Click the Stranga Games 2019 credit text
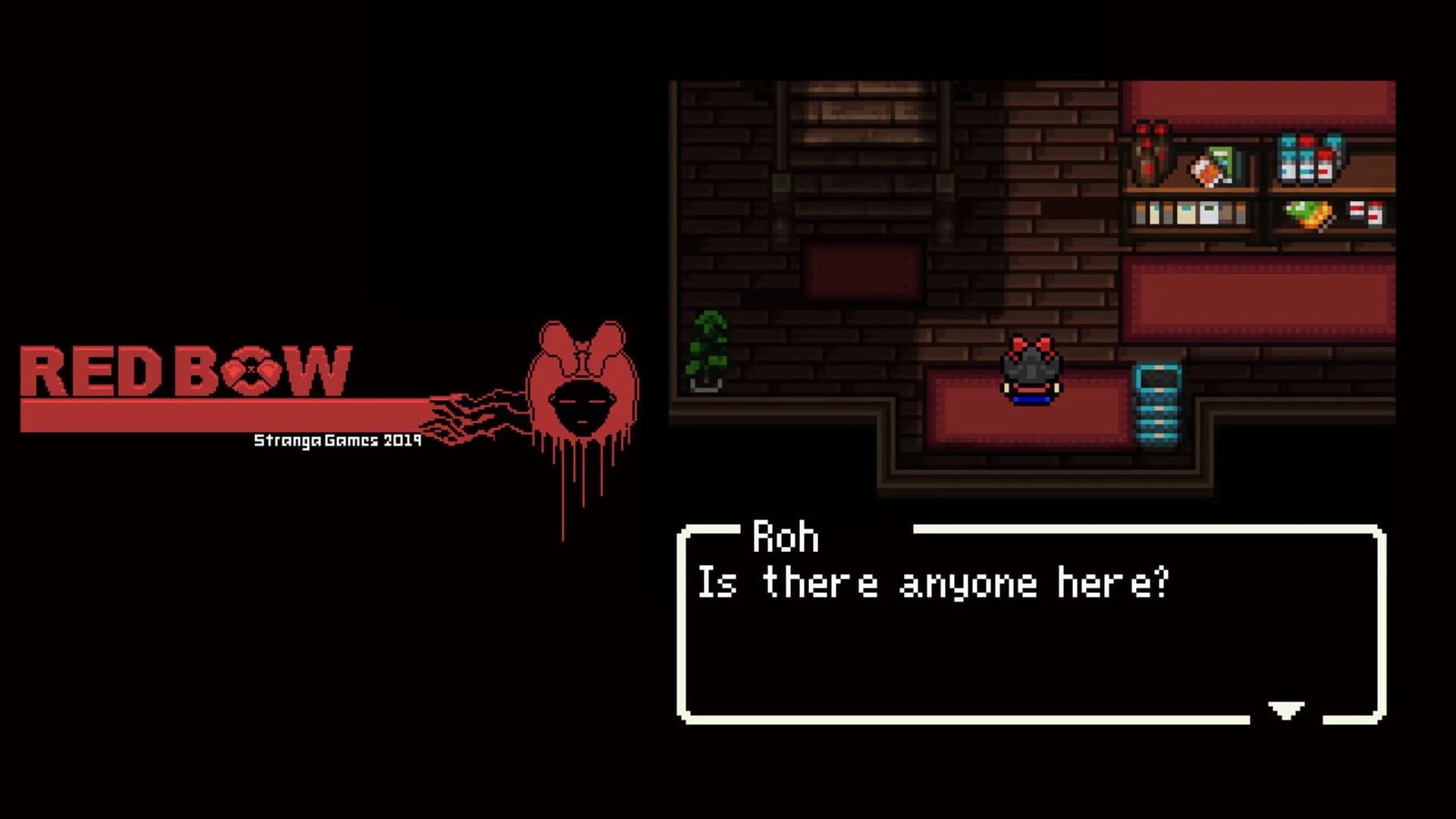Viewport: 1456px width, 819px height. (336, 438)
